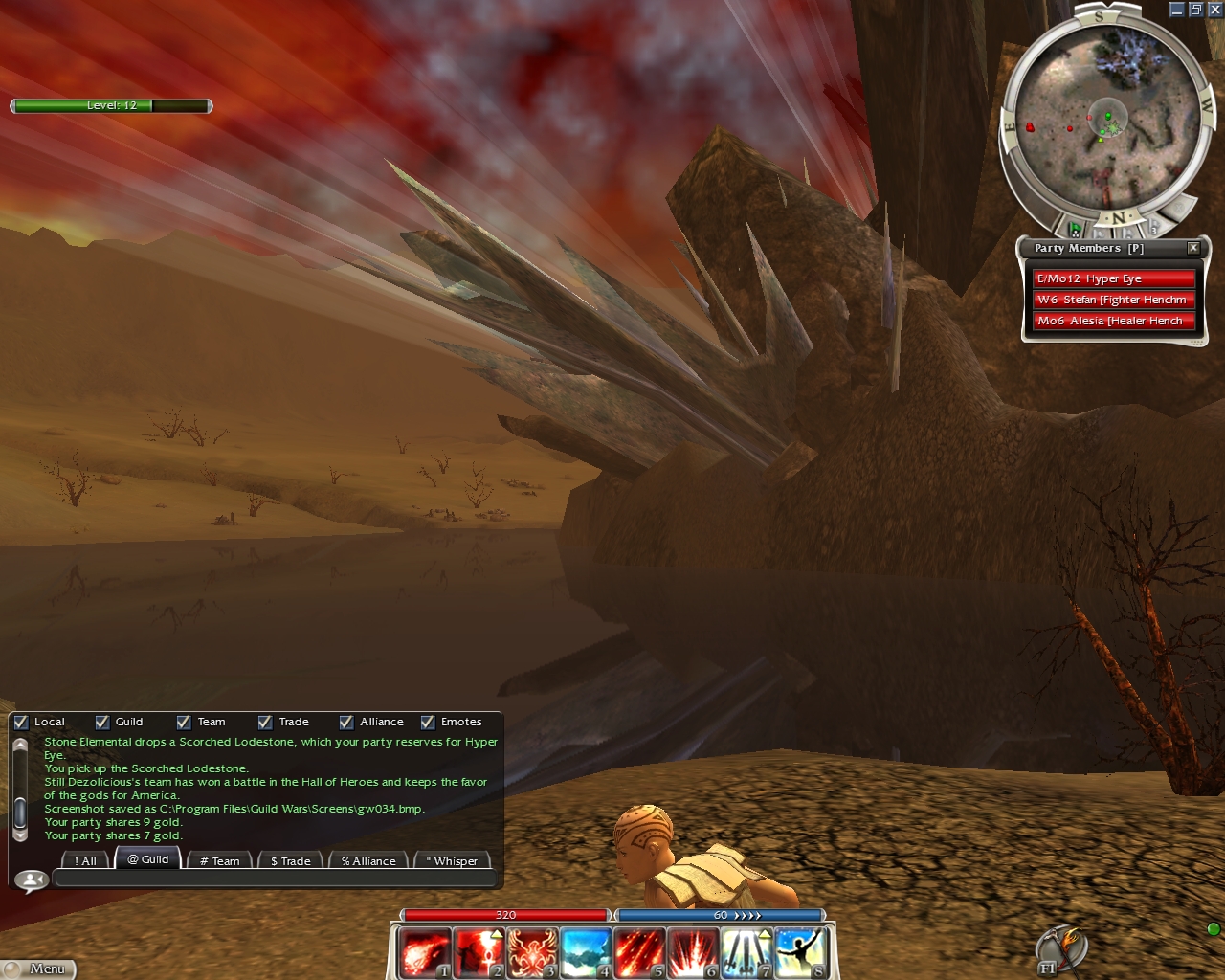Select party member Hyper Eye
The height and width of the screenshot is (980, 1225).
[1113, 278]
